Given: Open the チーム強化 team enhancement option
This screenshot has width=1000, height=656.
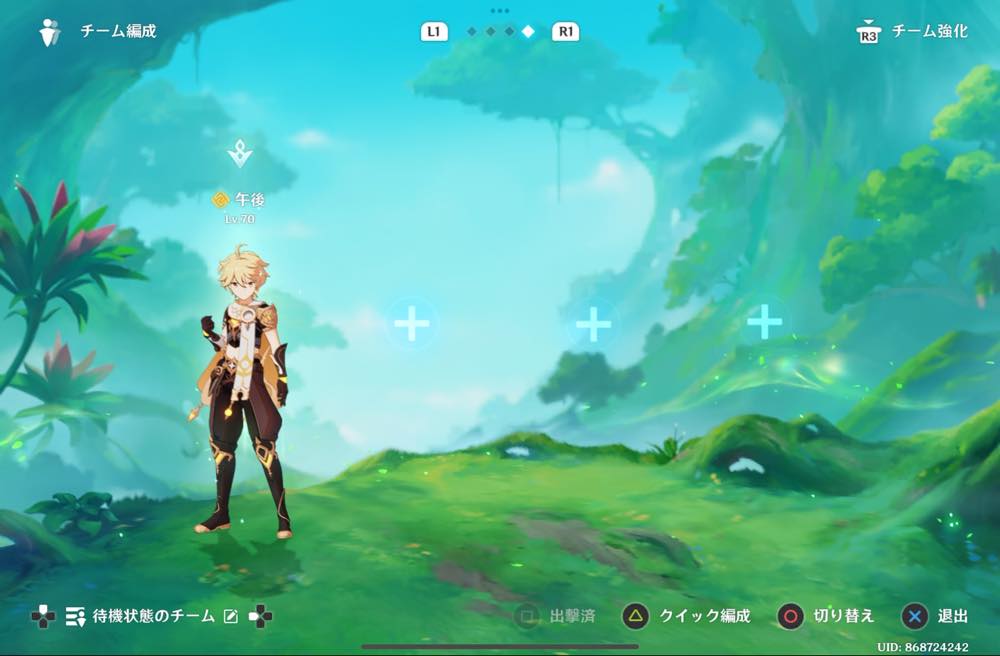Looking at the screenshot, I should pyautogui.click(x=928, y=32).
